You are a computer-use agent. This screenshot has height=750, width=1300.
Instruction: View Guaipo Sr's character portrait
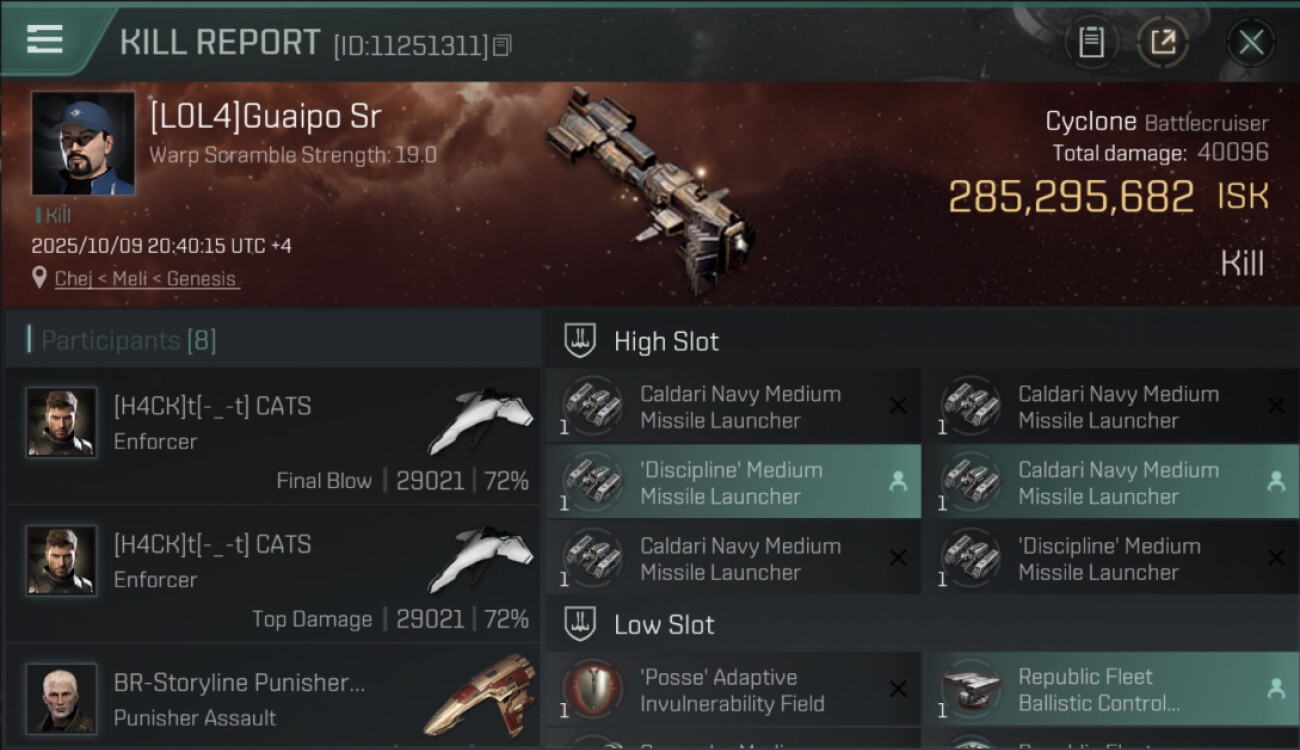click(83, 143)
